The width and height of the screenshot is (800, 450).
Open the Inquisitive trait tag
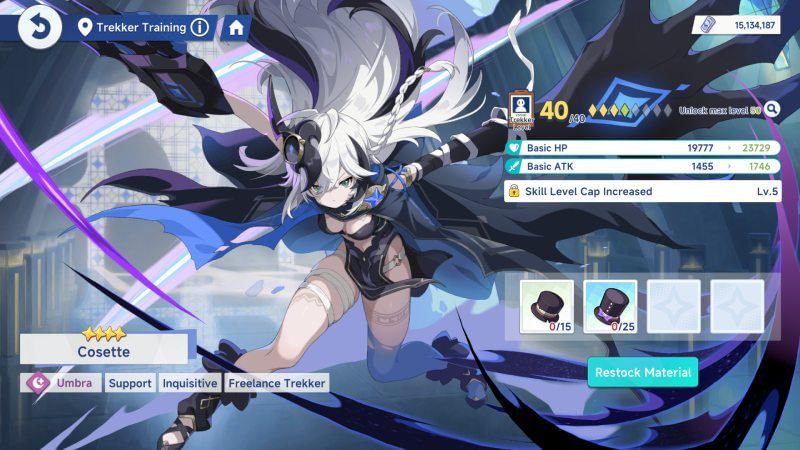click(x=190, y=383)
